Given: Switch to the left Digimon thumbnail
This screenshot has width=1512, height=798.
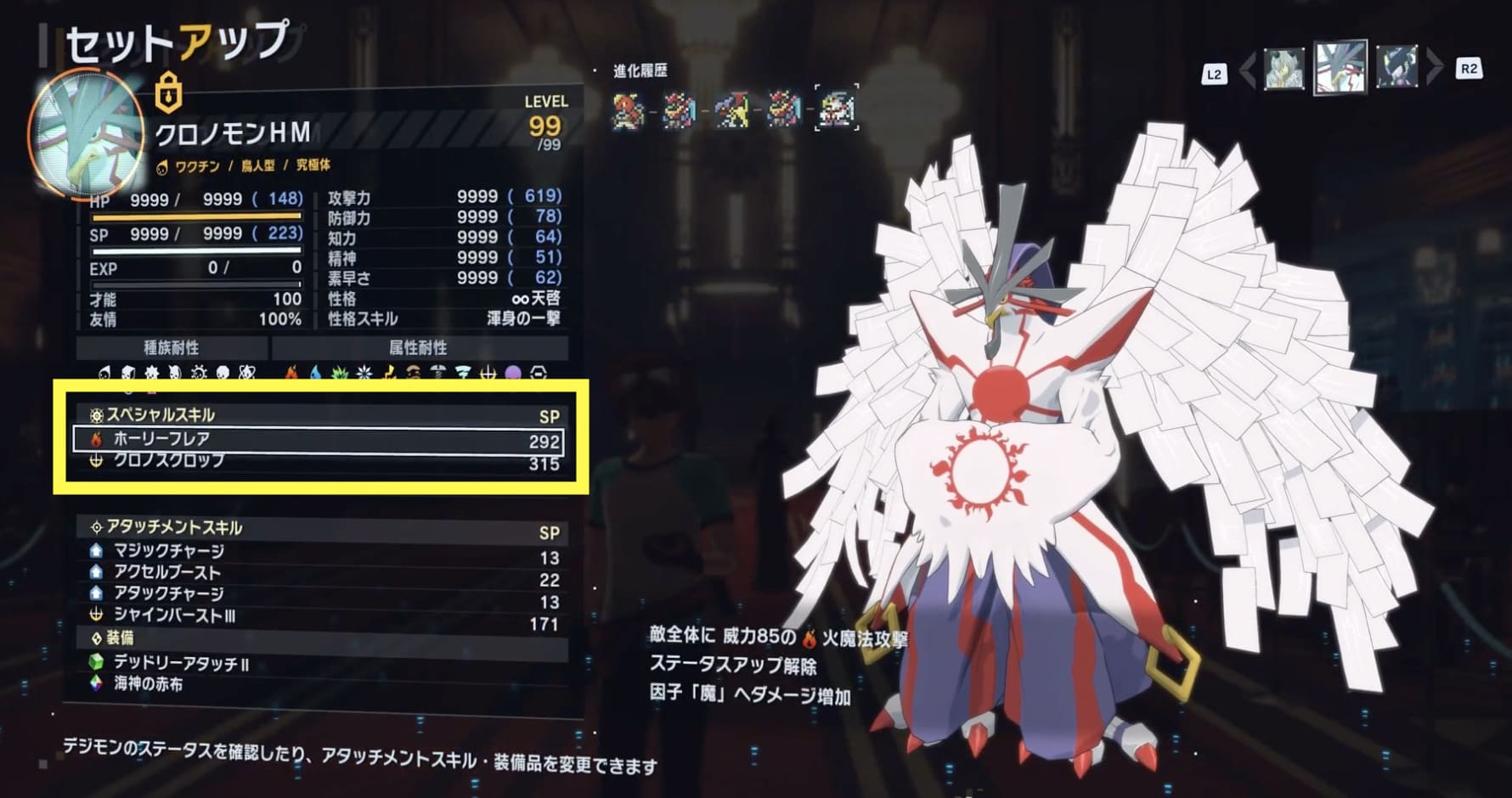Looking at the screenshot, I should pyautogui.click(x=1283, y=69).
